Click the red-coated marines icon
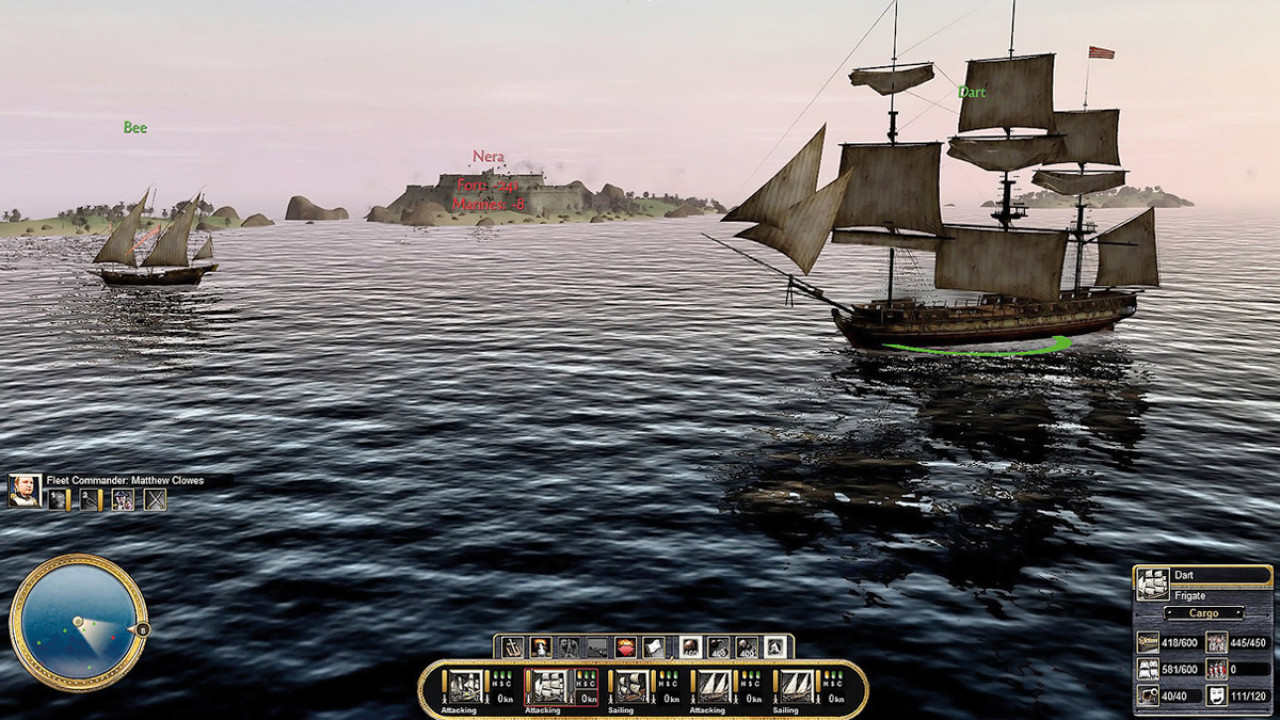 tap(1217, 669)
